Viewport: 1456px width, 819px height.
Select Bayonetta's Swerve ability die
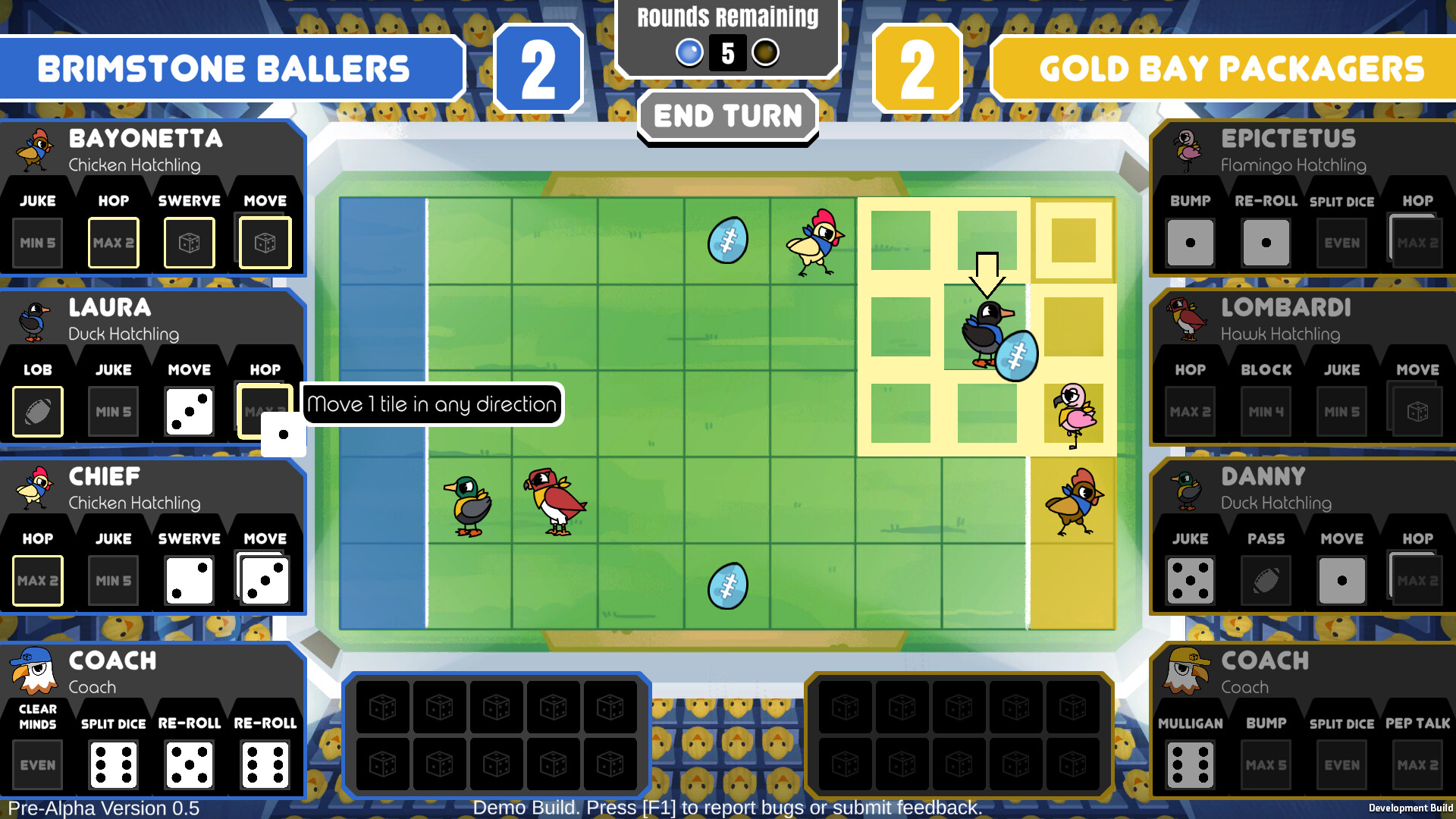pyautogui.click(x=189, y=243)
